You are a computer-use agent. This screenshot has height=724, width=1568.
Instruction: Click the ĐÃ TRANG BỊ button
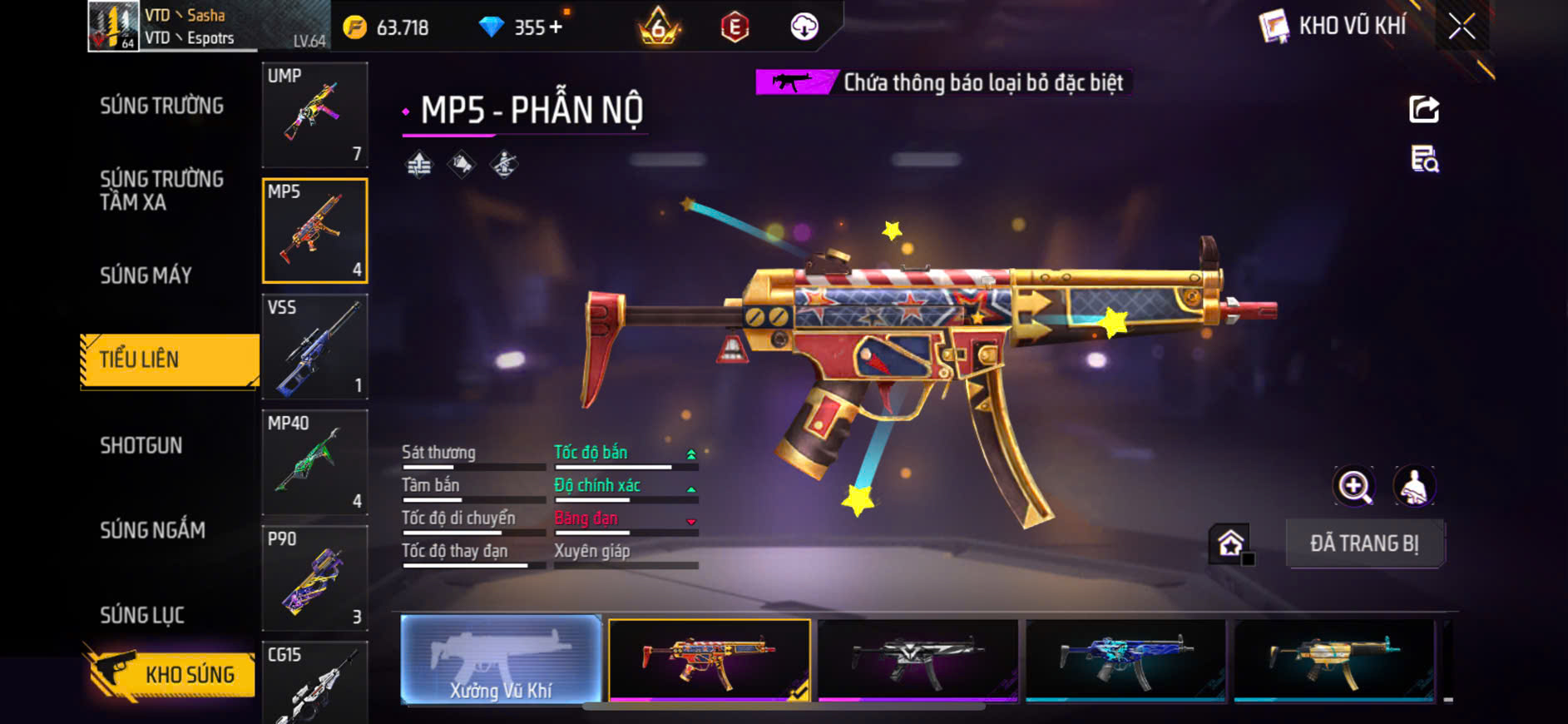coord(1364,543)
